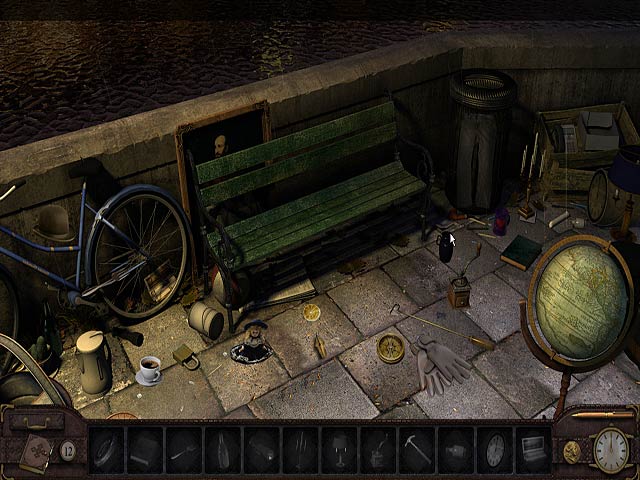
Task: Select the book silhouette slot
Action: coord(146,449)
